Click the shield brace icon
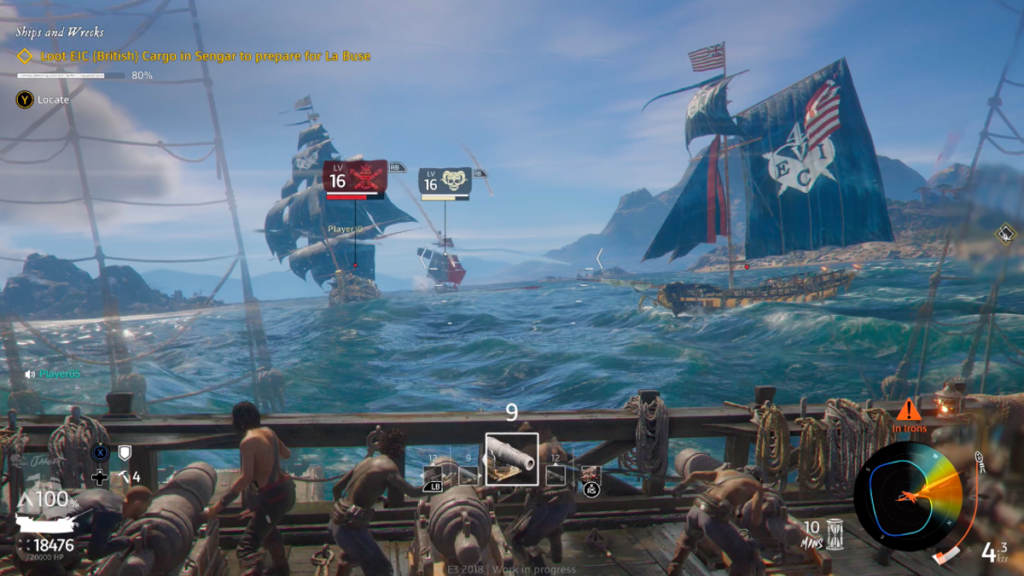The image size is (1024, 576). click(x=125, y=453)
